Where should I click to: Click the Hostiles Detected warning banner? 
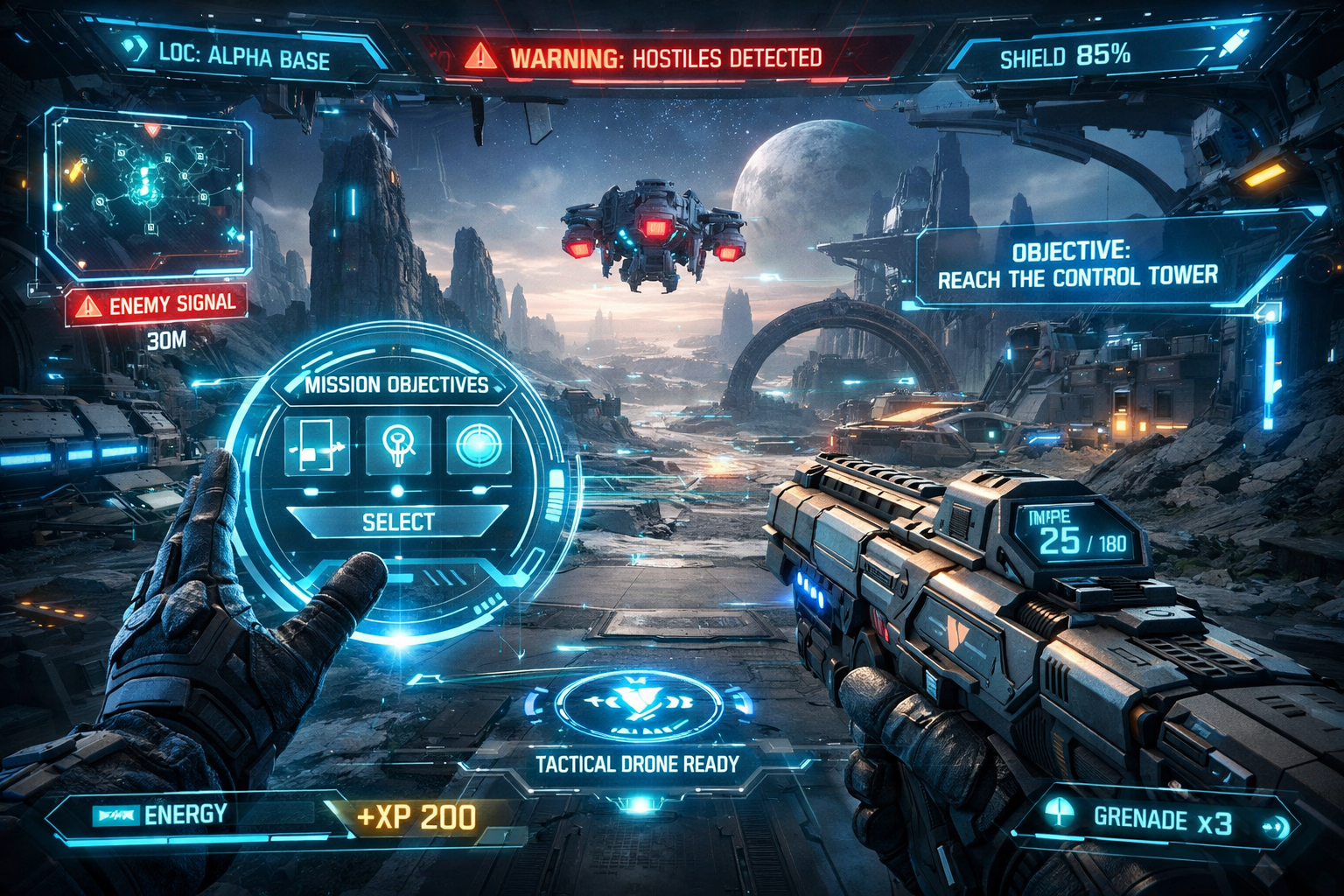point(648,59)
